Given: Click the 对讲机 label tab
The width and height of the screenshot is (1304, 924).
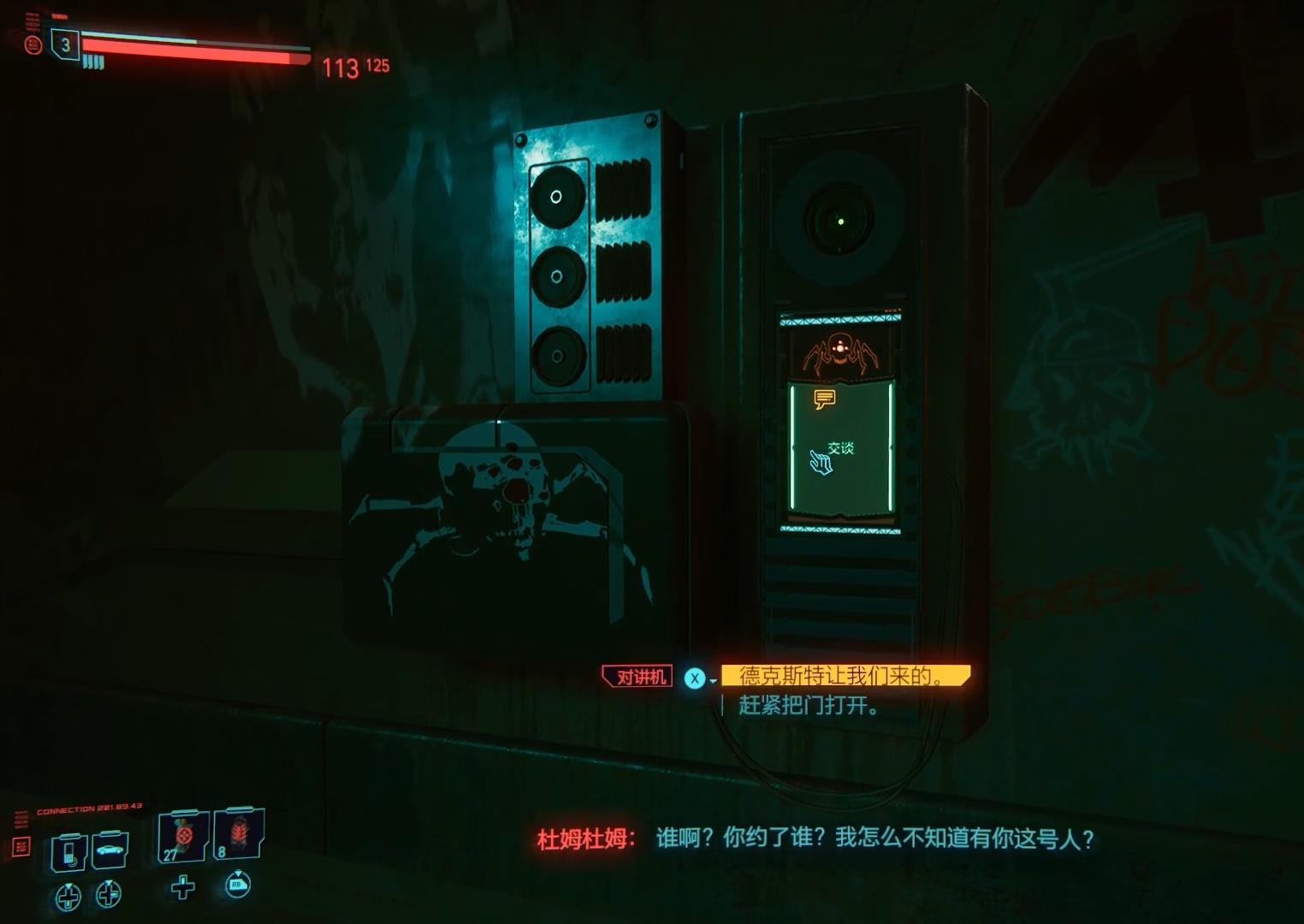Looking at the screenshot, I should [x=637, y=675].
